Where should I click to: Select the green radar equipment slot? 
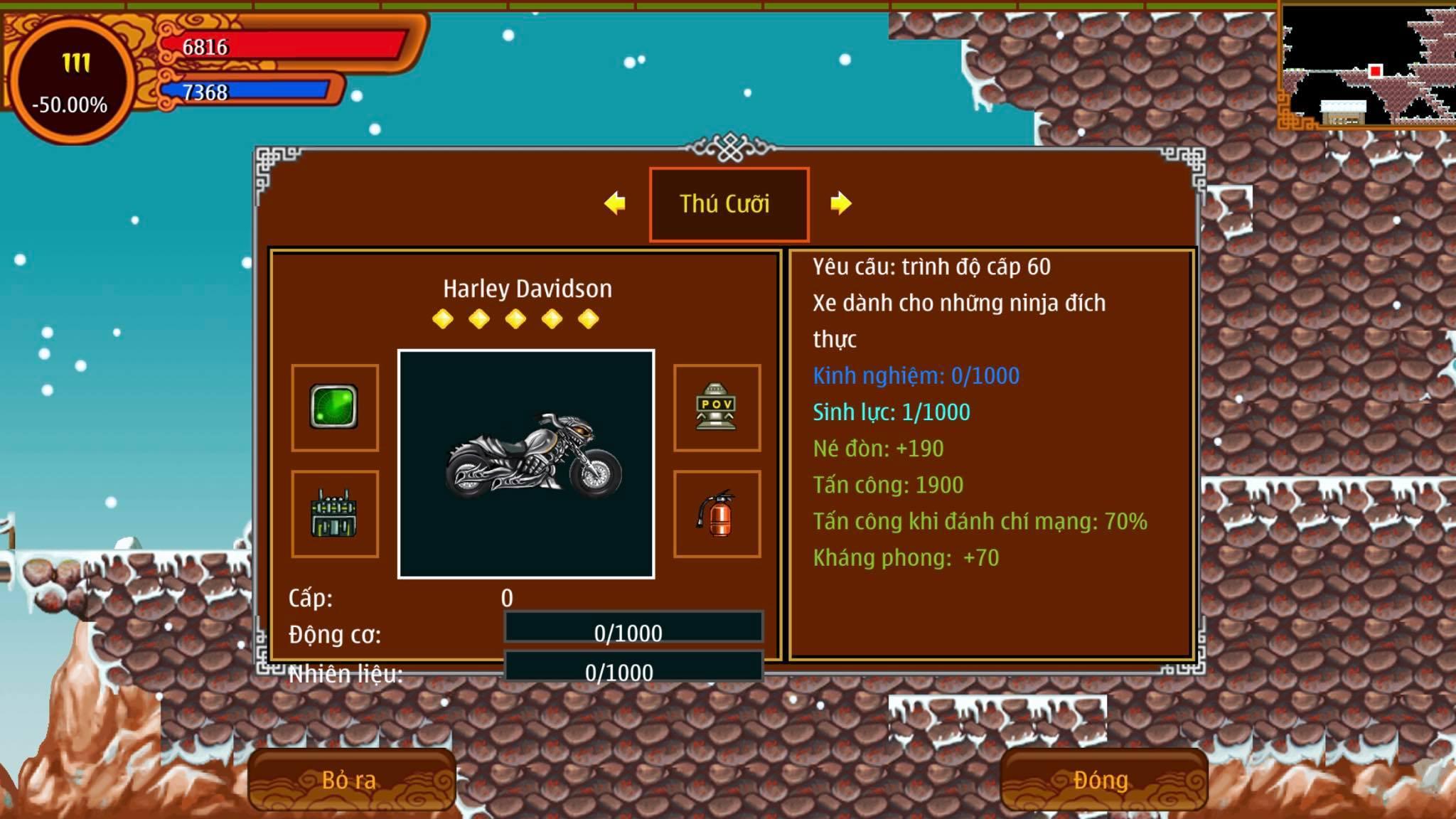334,407
